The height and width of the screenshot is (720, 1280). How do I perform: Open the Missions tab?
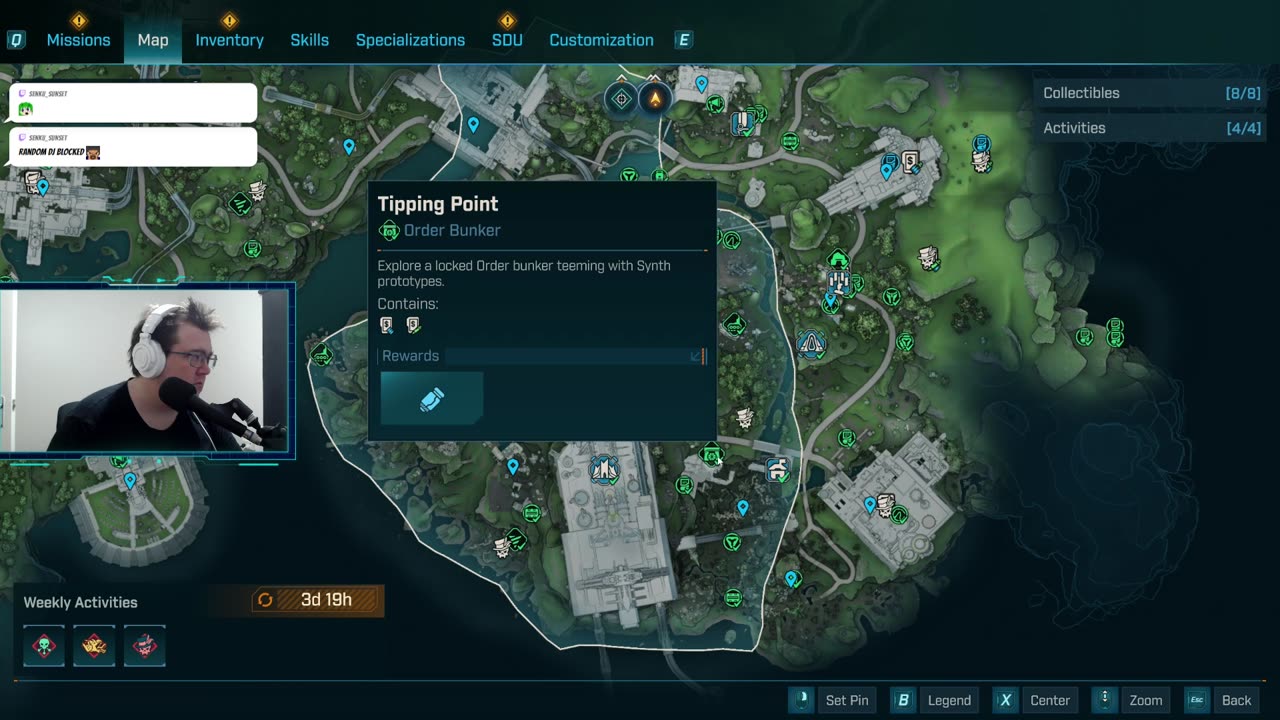[x=78, y=40]
